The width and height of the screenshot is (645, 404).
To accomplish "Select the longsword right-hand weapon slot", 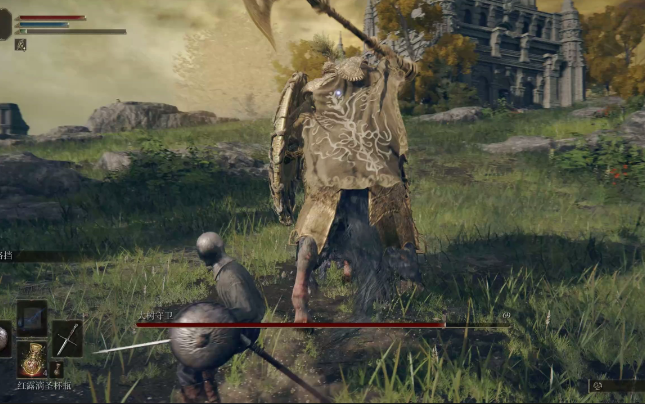I will coord(67,338).
